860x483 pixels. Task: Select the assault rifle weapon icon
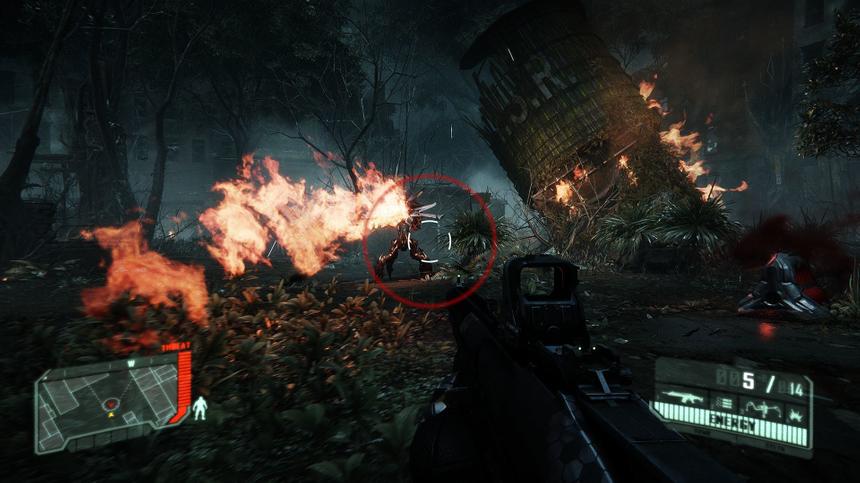(682, 398)
